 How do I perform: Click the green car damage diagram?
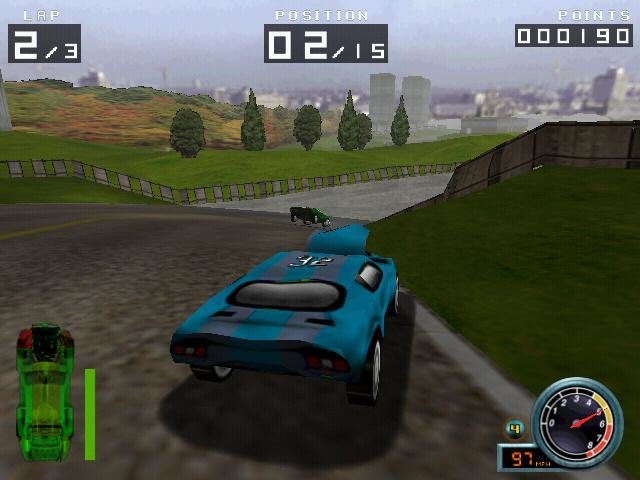click(45, 390)
